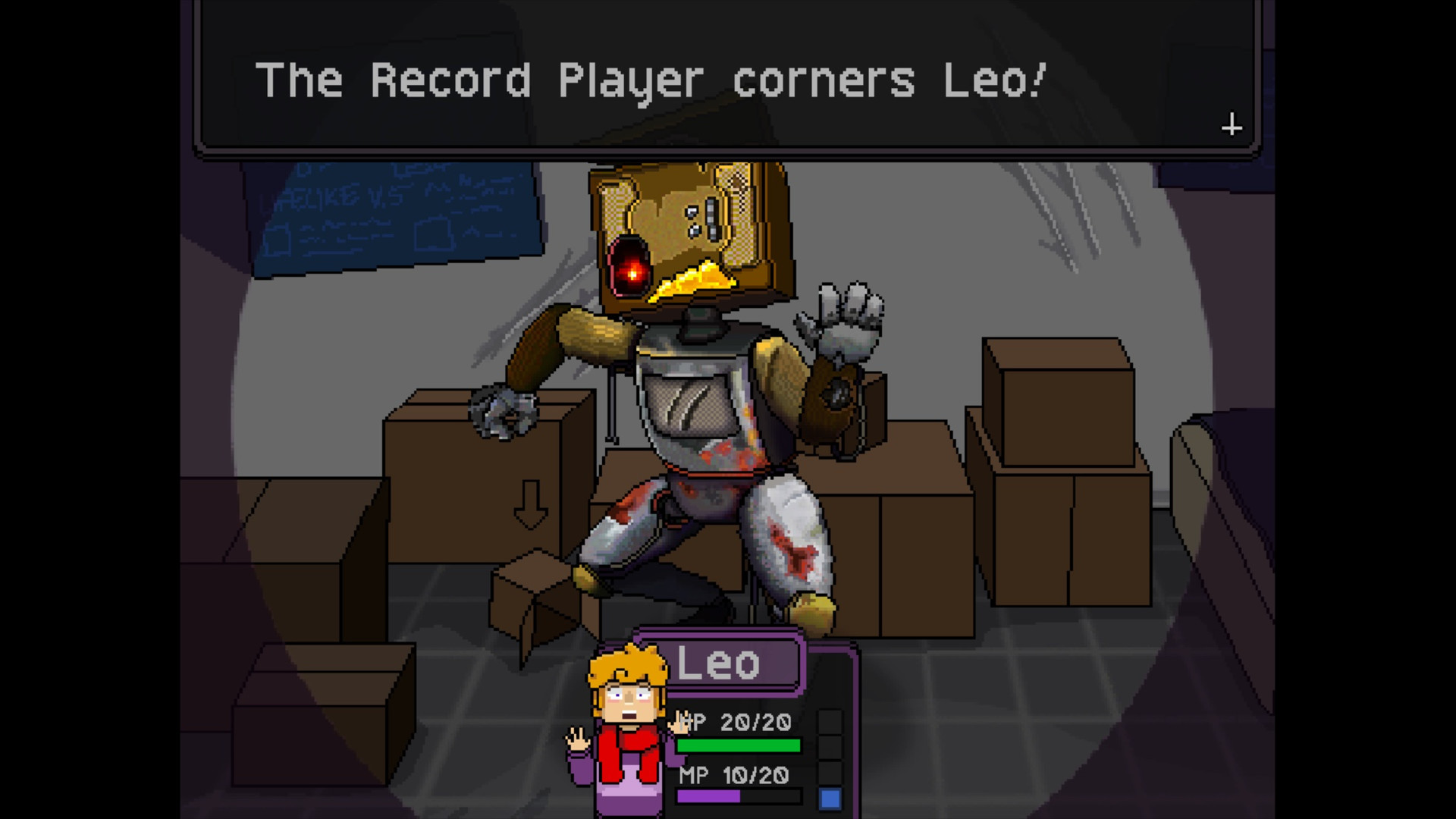Click the blue square turn indicator icon
This screenshot has height=819, width=1456.
point(830,798)
